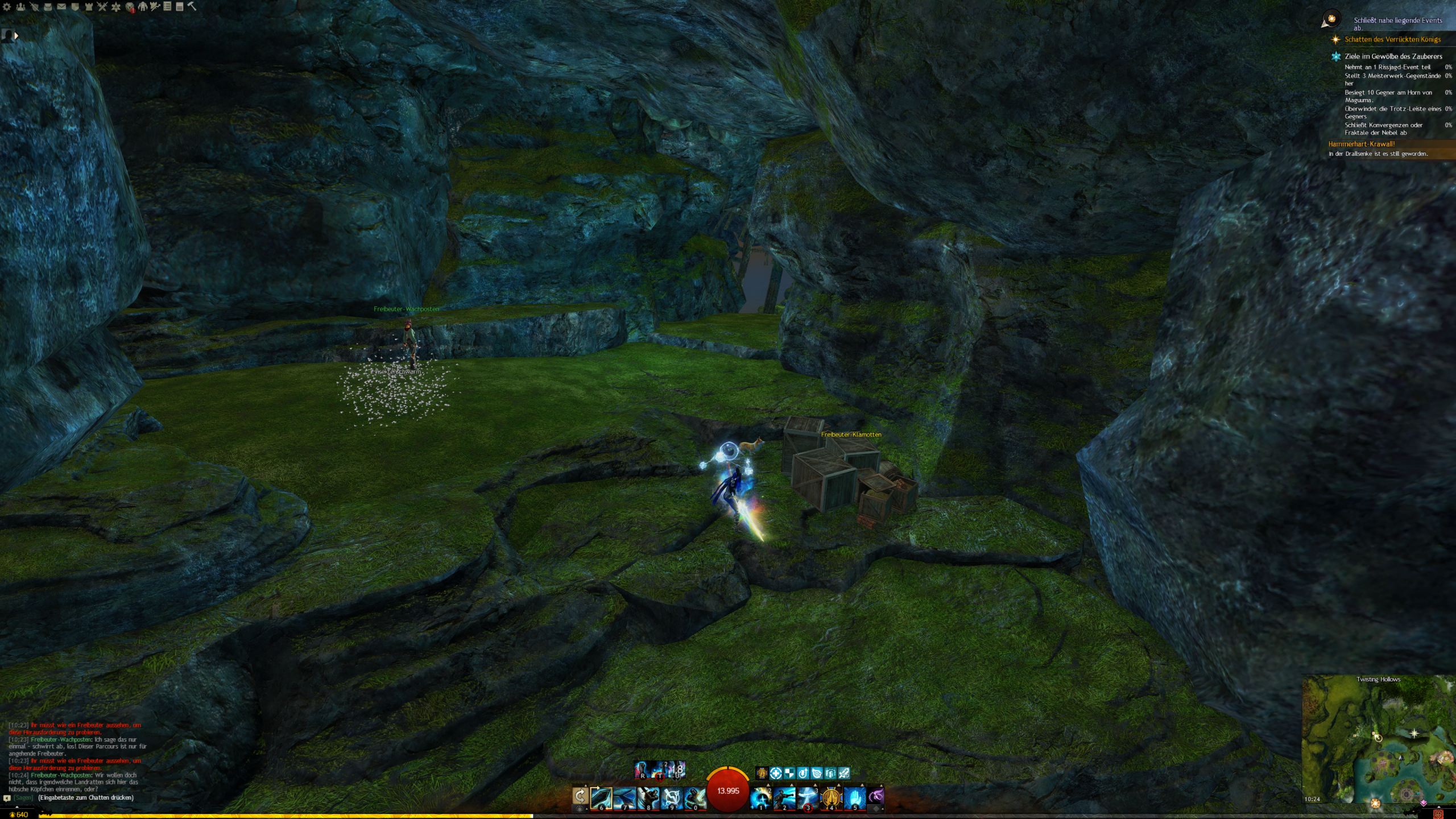Open the contacts and LFG panel
Viewport: 1456px width, 819px height.
[x=20, y=7]
